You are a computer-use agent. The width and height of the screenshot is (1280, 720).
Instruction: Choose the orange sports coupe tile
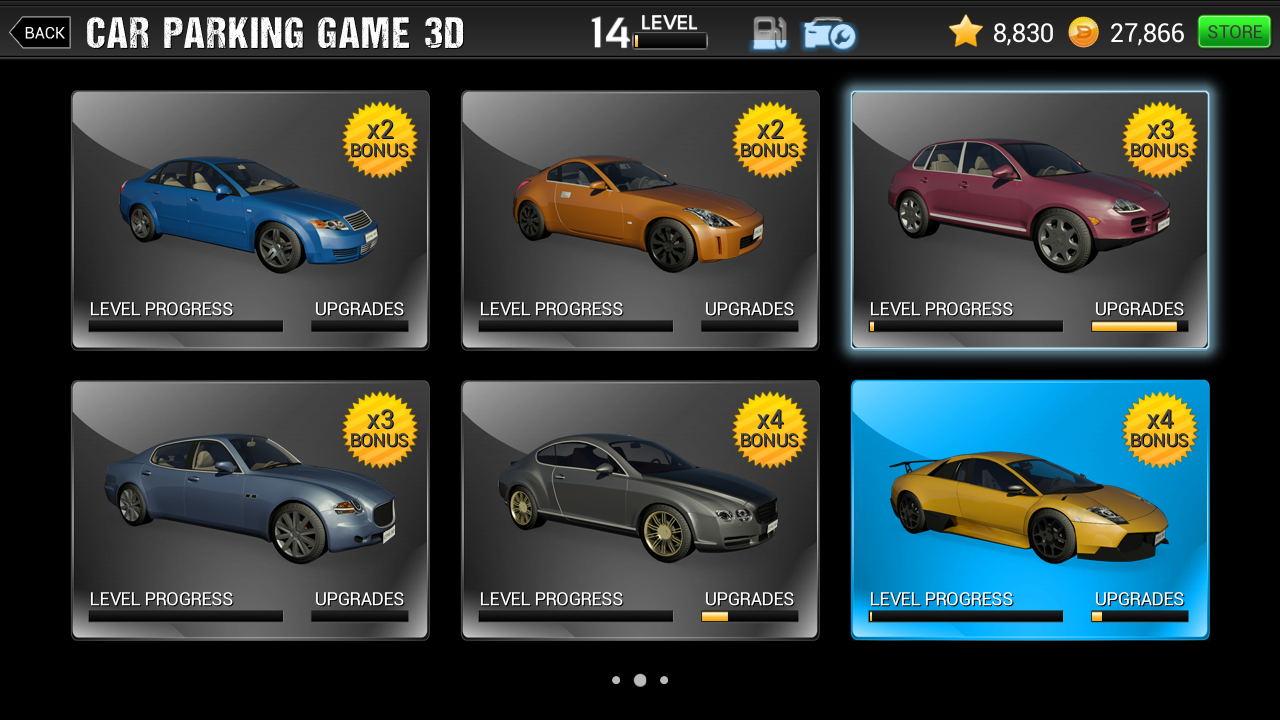coord(640,220)
